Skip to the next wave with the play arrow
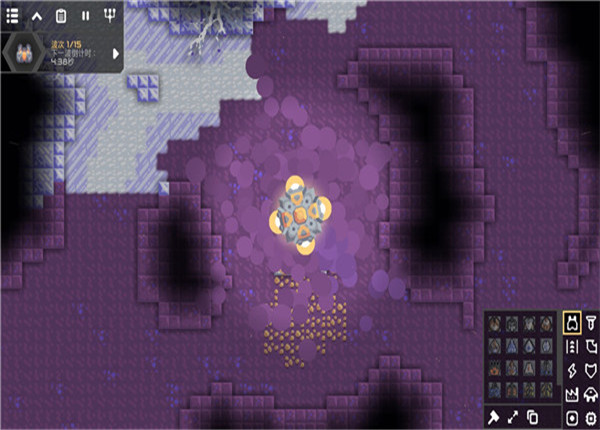Viewport: 600px width, 430px height. tap(115, 53)
